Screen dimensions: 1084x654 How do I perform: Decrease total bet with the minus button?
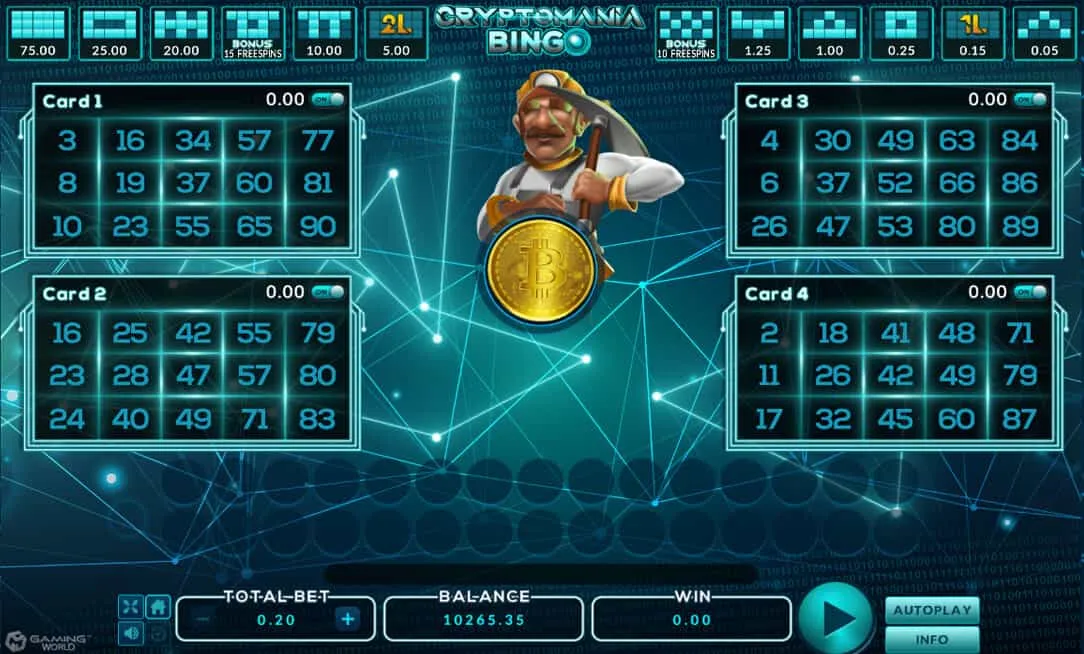click(203, 619)
